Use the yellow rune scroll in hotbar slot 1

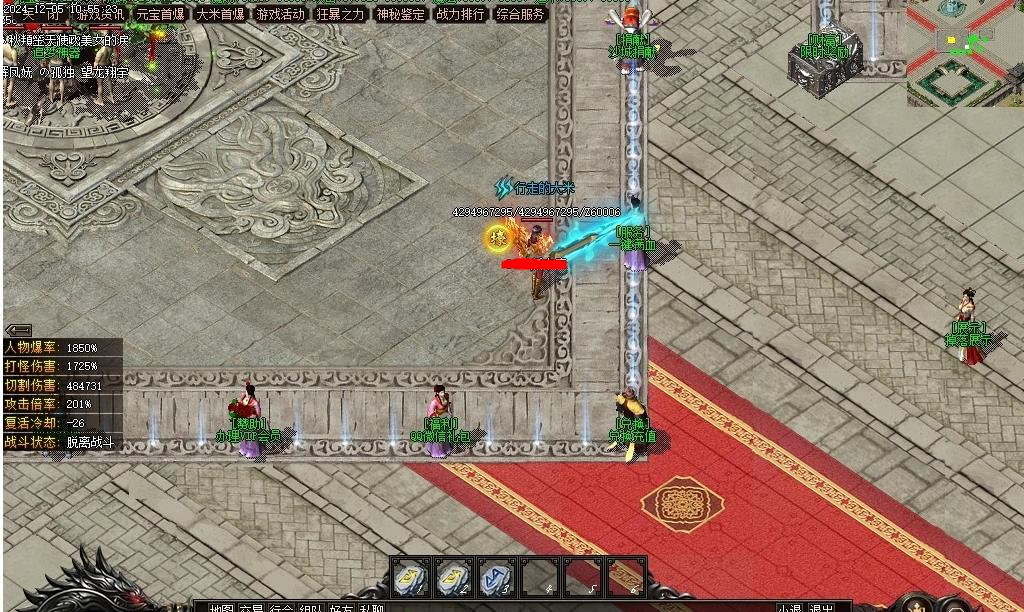click(410, 577)
